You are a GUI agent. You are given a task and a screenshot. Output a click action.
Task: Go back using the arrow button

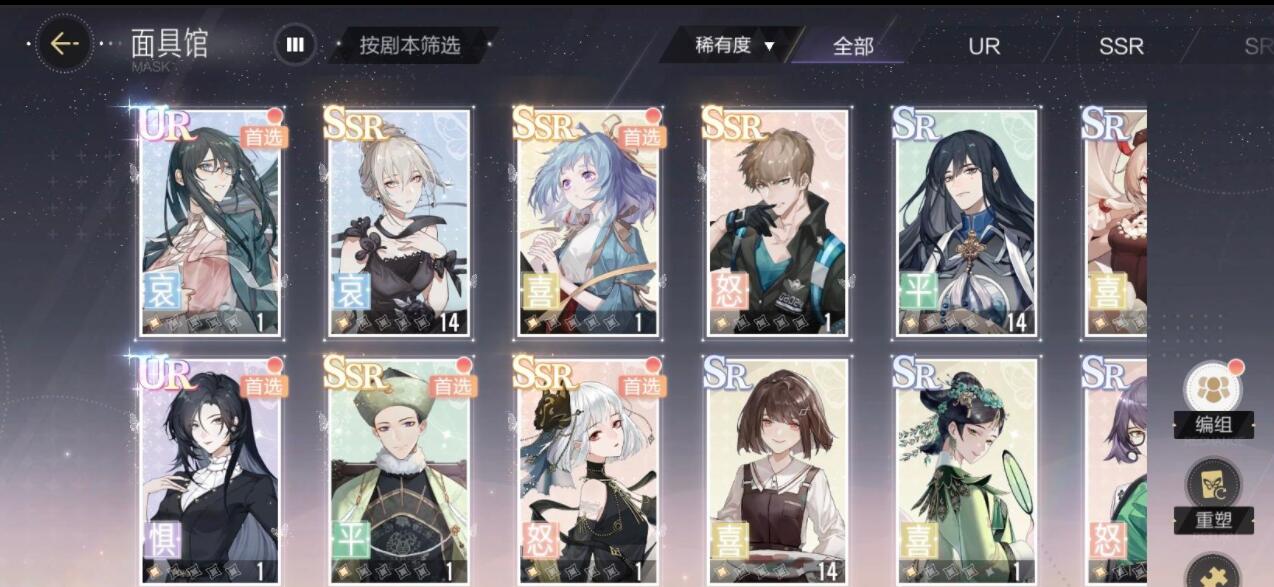[x=64, y=44]
